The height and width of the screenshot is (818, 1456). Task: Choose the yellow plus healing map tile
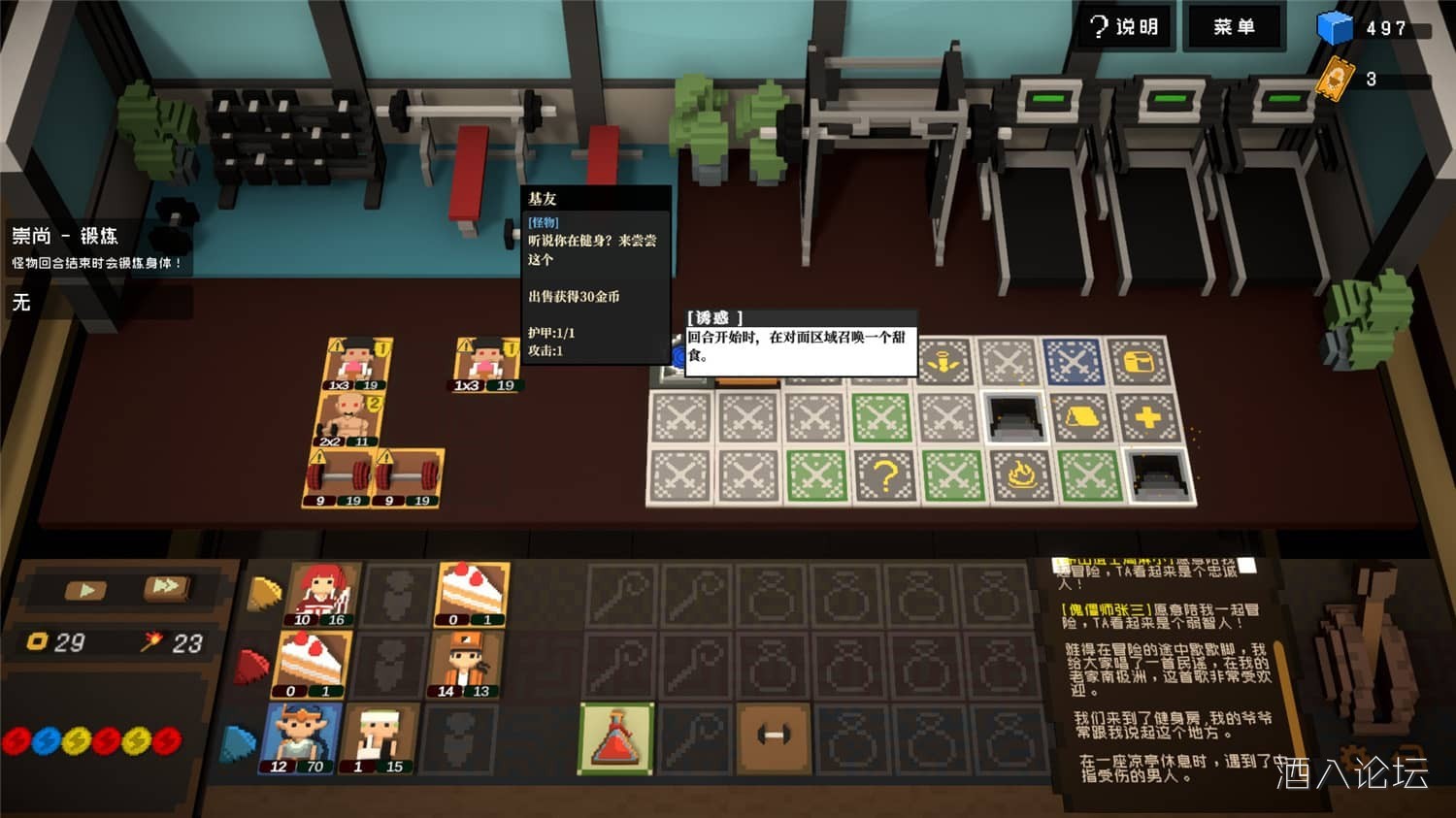pyautogui.click(x=1147, y=418)
